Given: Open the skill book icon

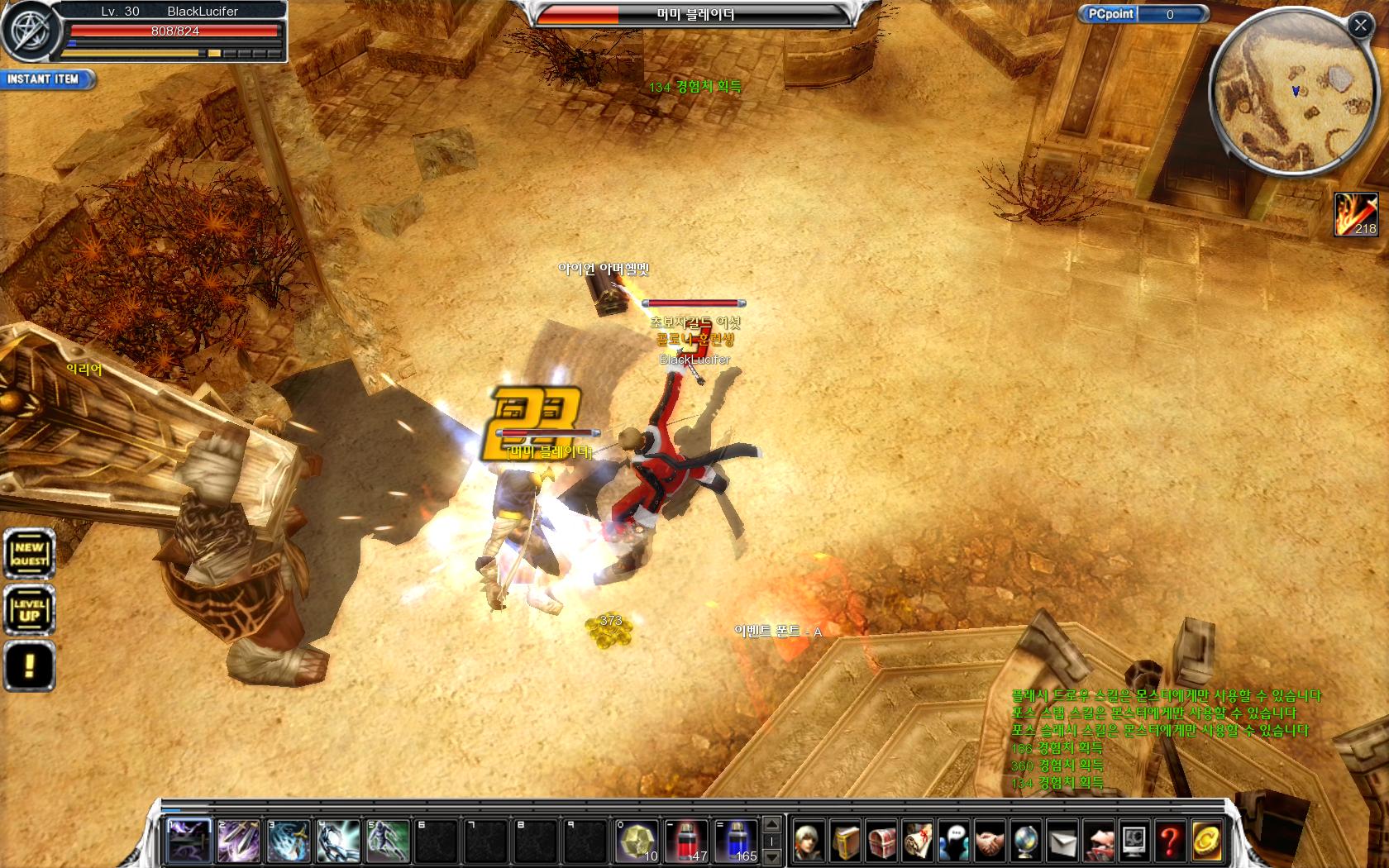Looking at the screenshot, I should point(846,842).
